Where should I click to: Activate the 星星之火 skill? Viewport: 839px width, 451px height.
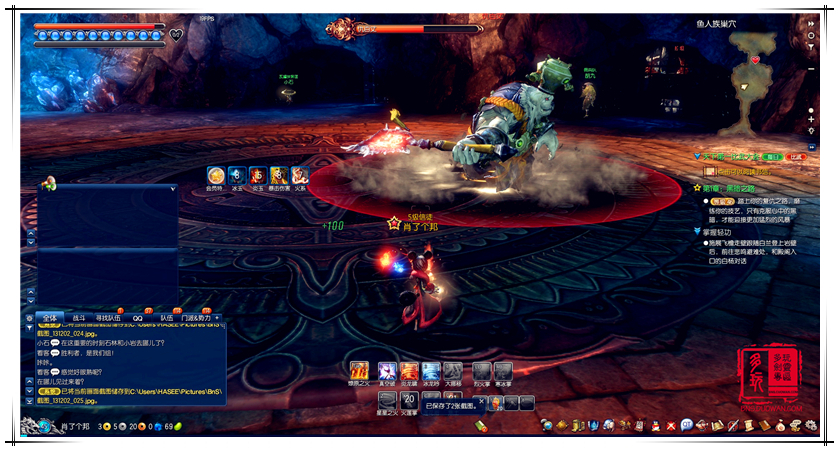click(386, 400)
